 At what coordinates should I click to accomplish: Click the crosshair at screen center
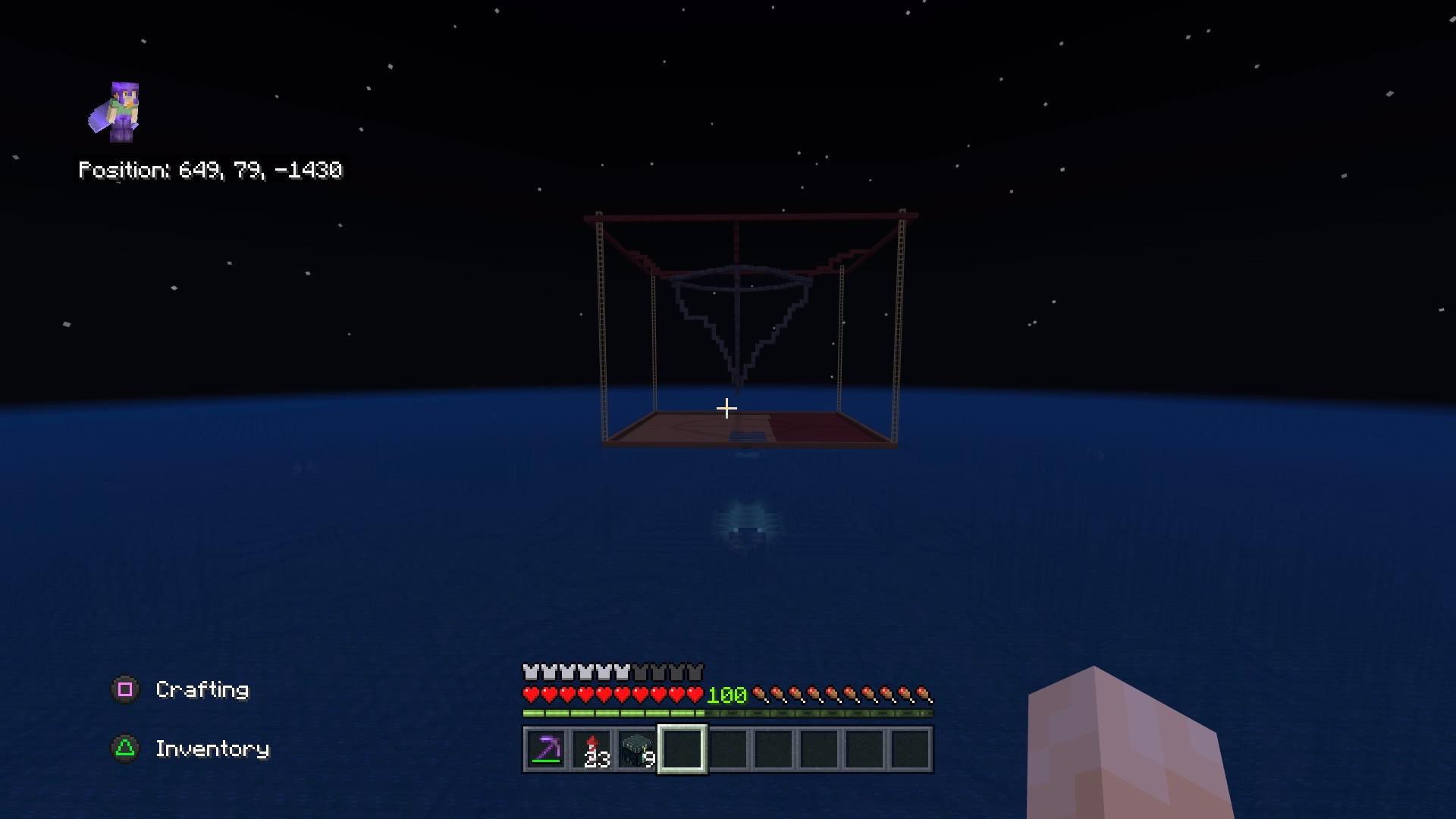pyautogui.click(x=727, y=408)
